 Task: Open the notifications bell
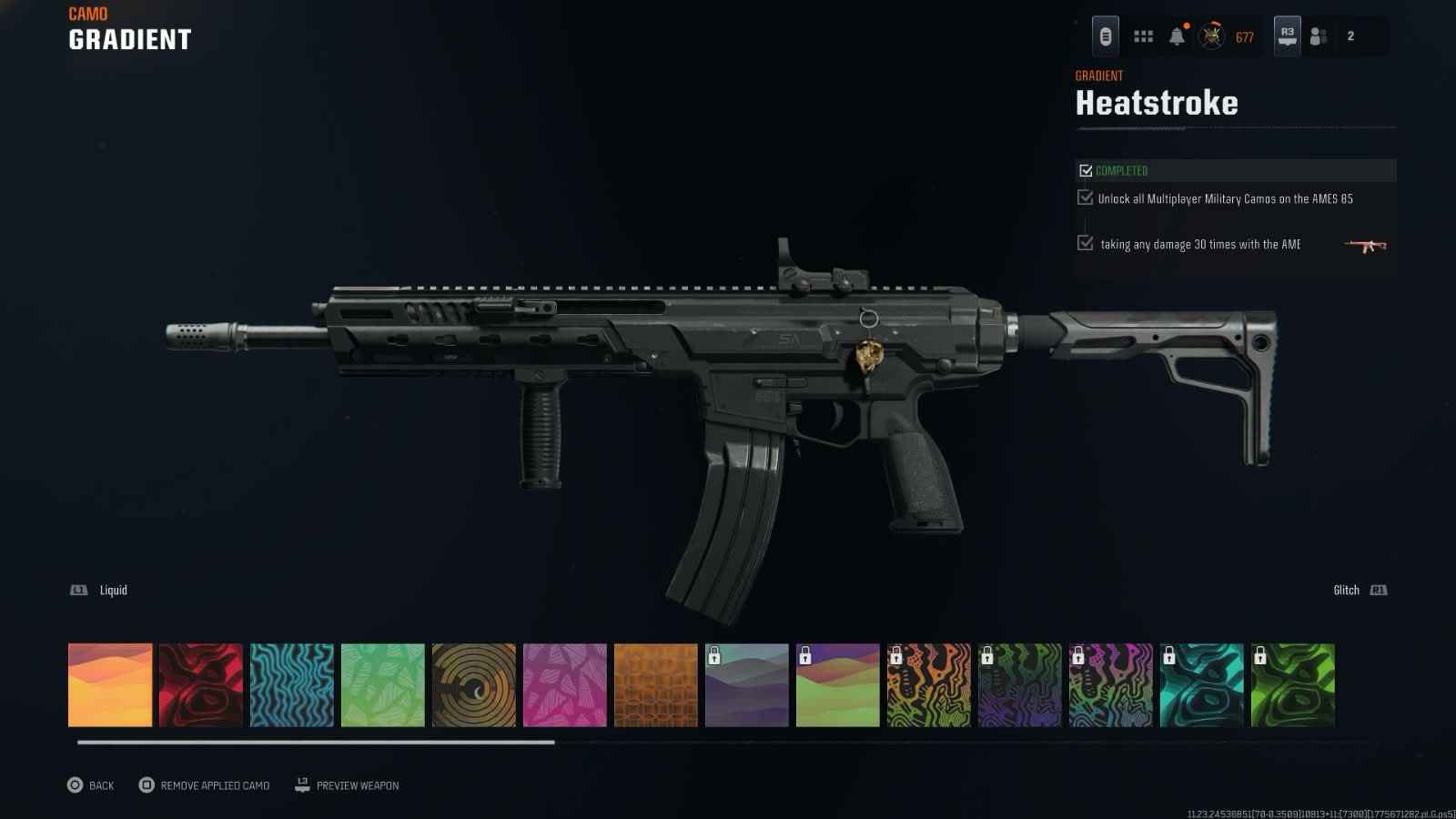point(1177,36)
